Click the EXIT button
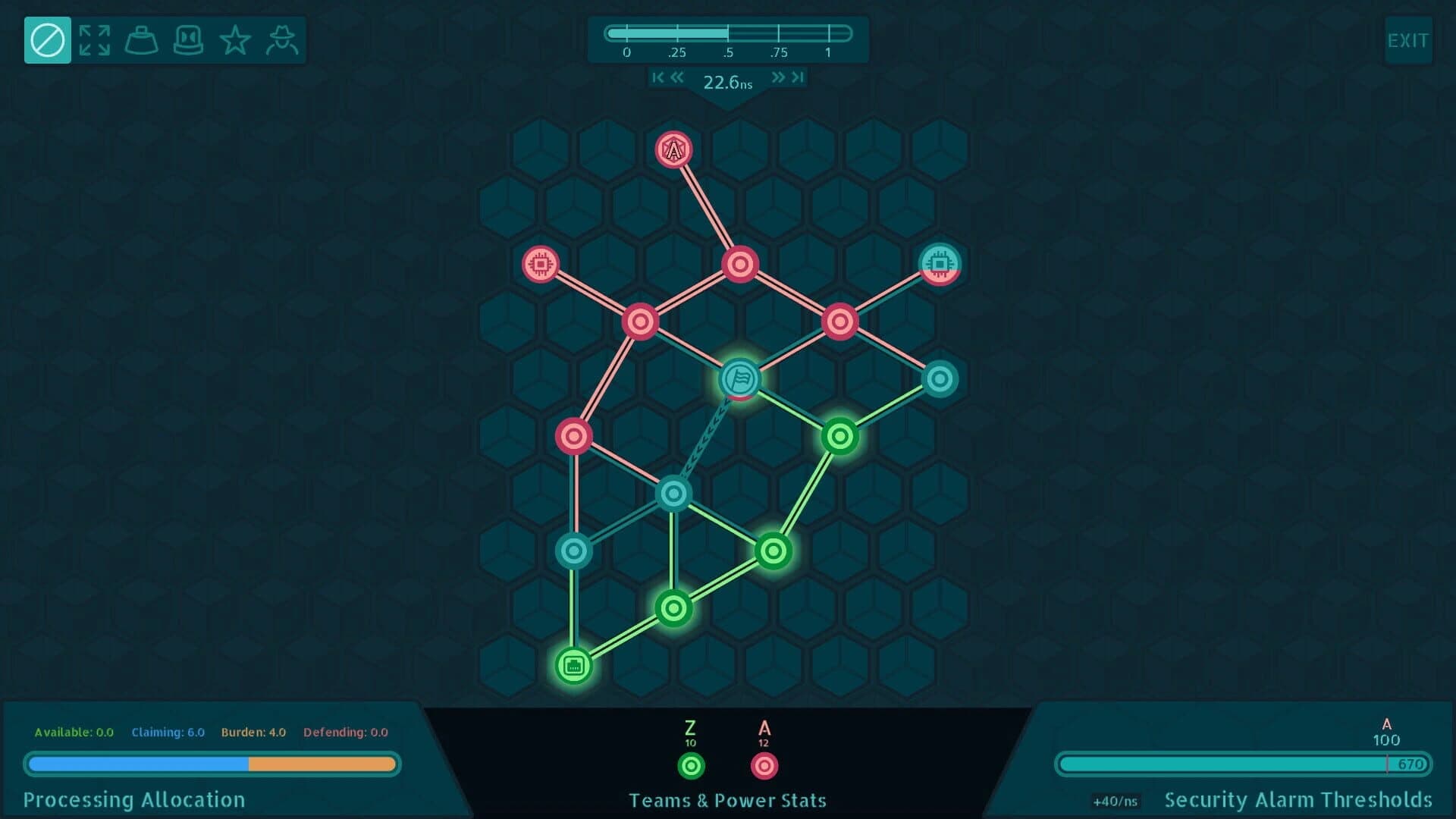 tap(1408, 41)
